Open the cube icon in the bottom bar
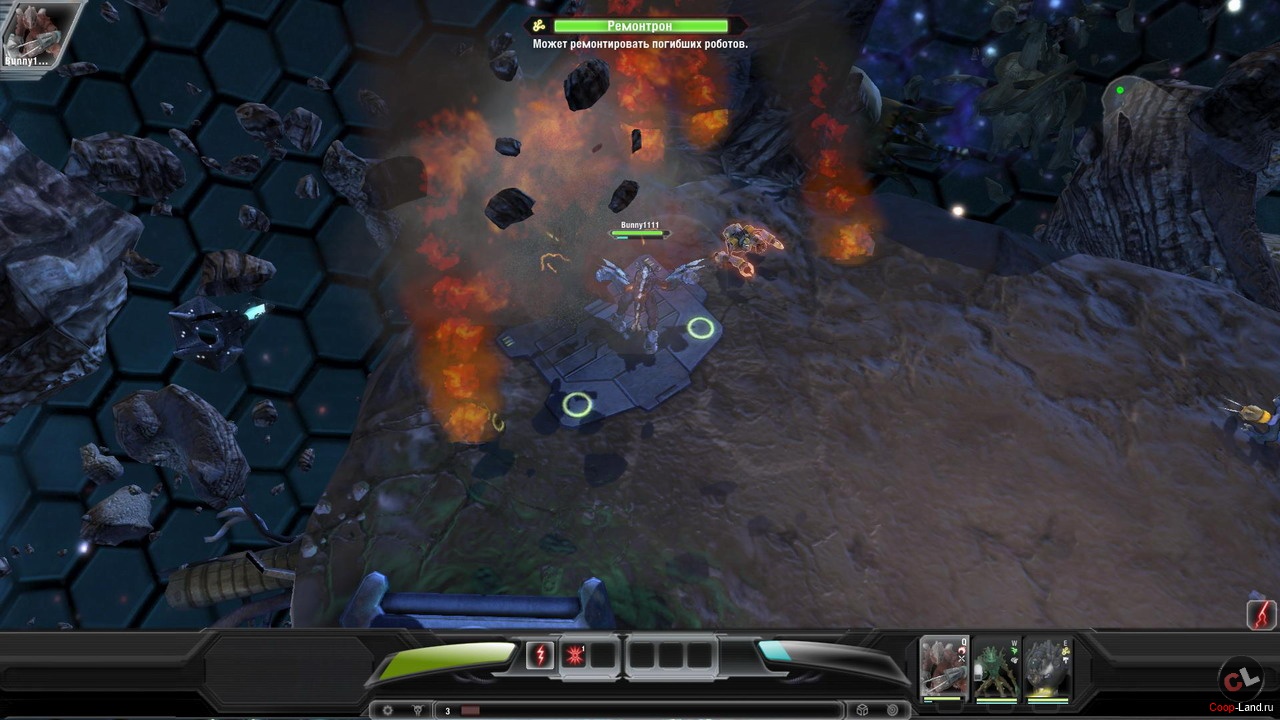Screen dimensions: 1280x720 [x=862, y=710]
